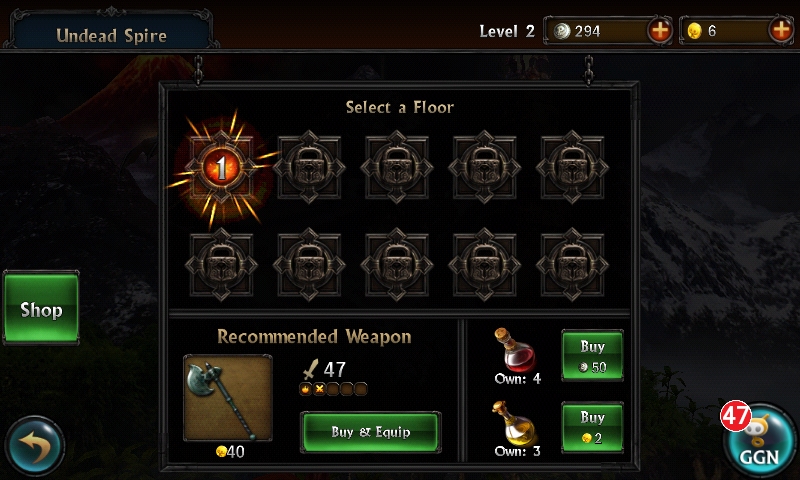Go back with the arrow button
Screen dimensions: 800x480
(34, 447)
